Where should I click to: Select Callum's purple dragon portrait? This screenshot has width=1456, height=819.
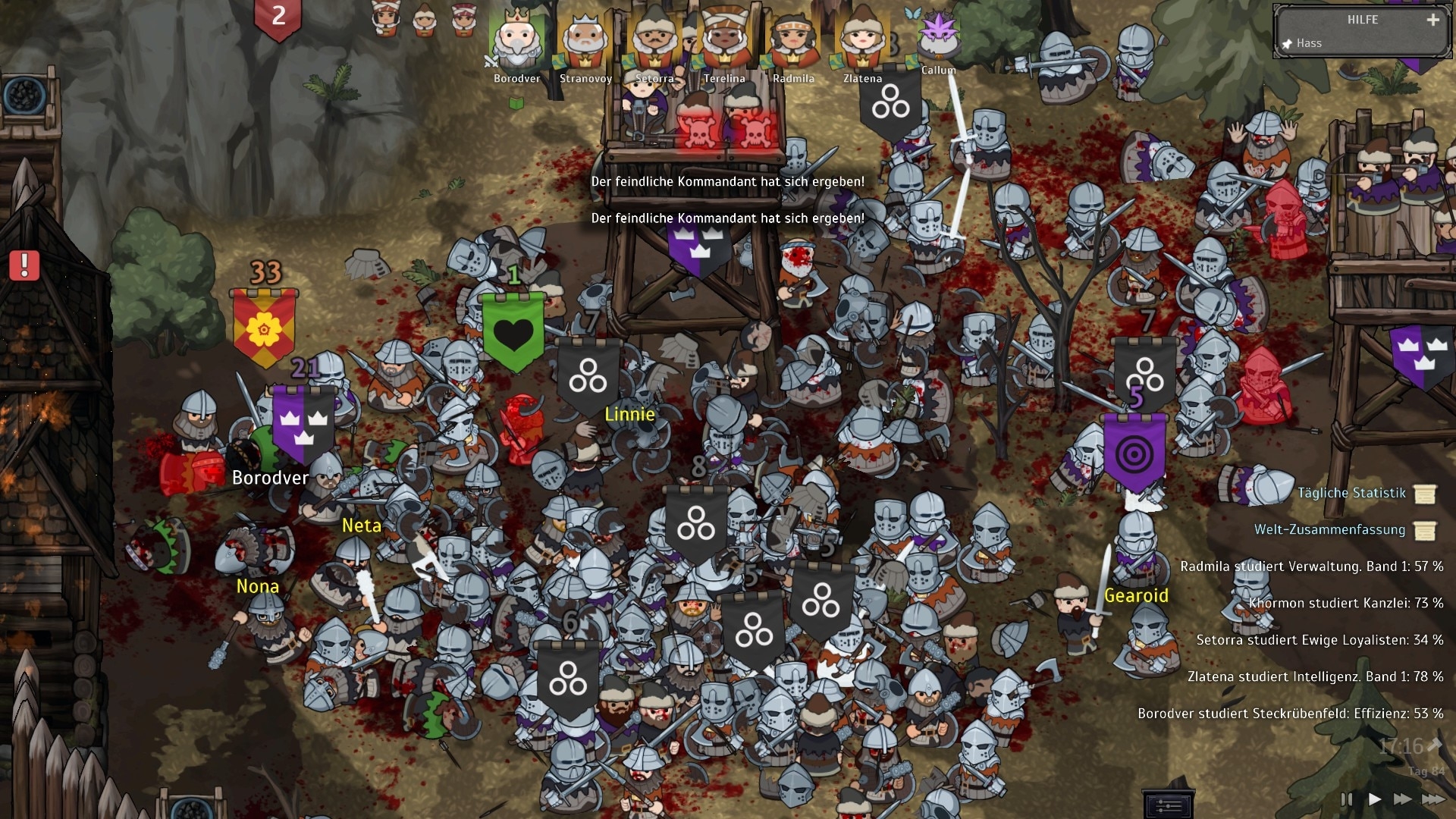tap(938, 36)
